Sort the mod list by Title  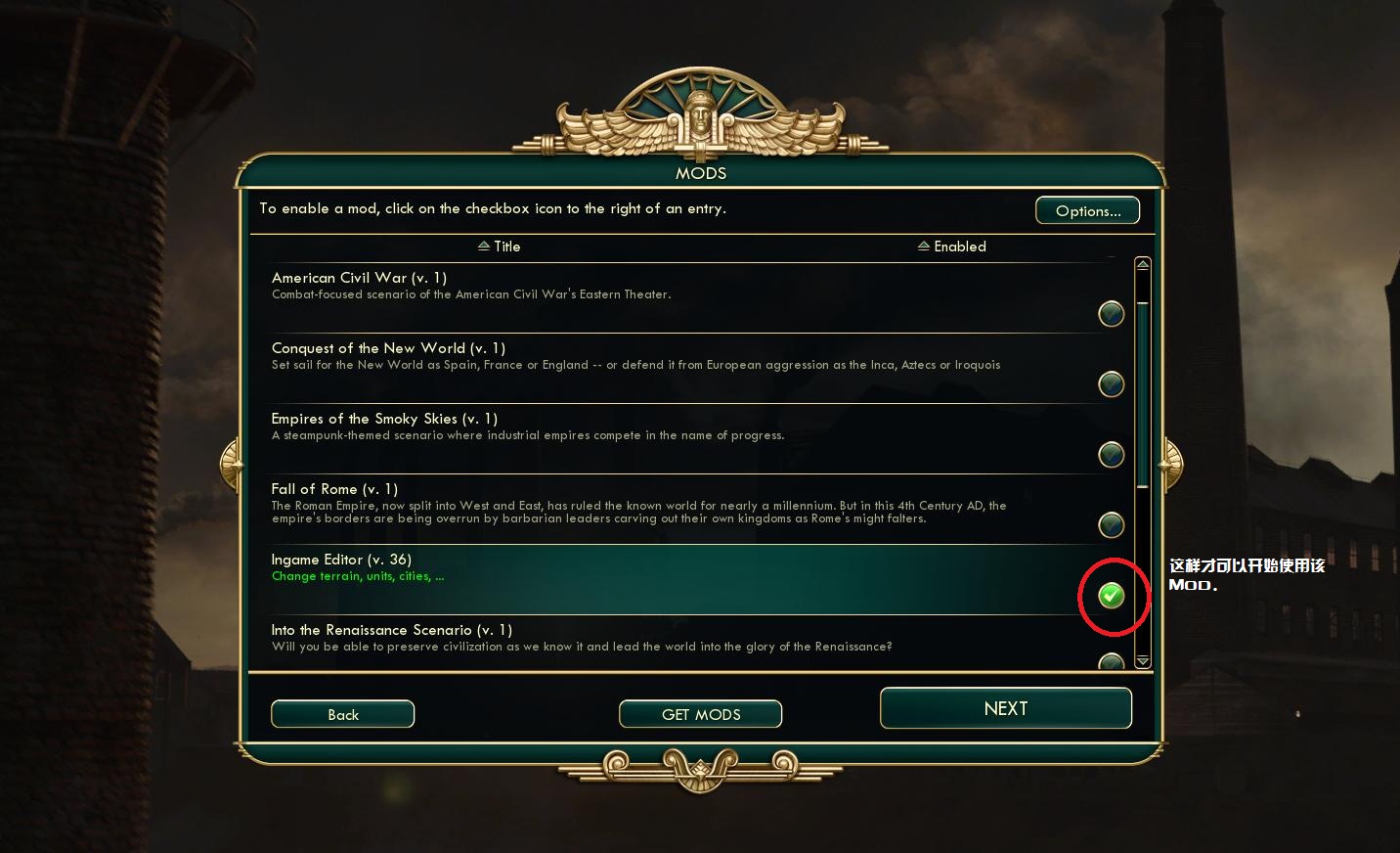point(500,247)
